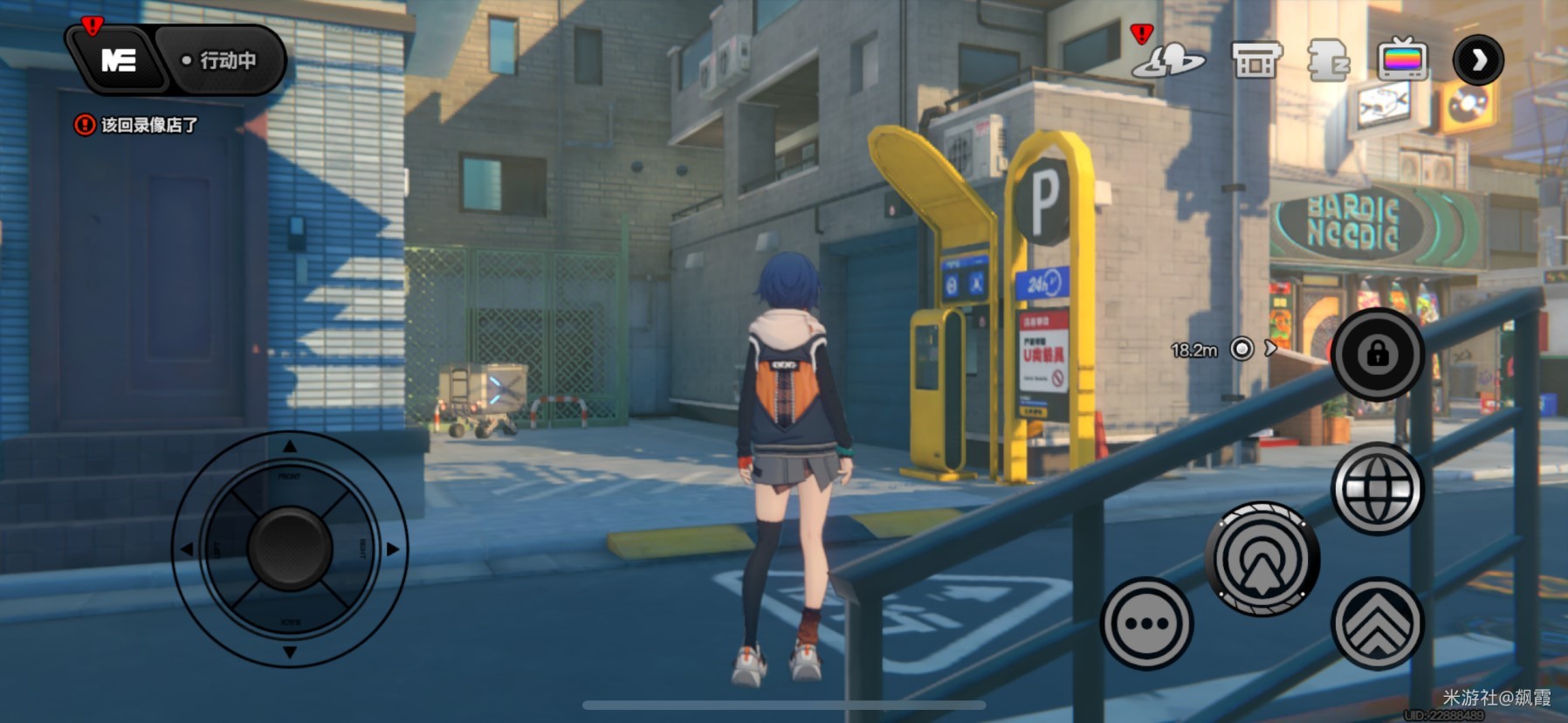Open the storefront shop icon

(x=1255, y=60)
